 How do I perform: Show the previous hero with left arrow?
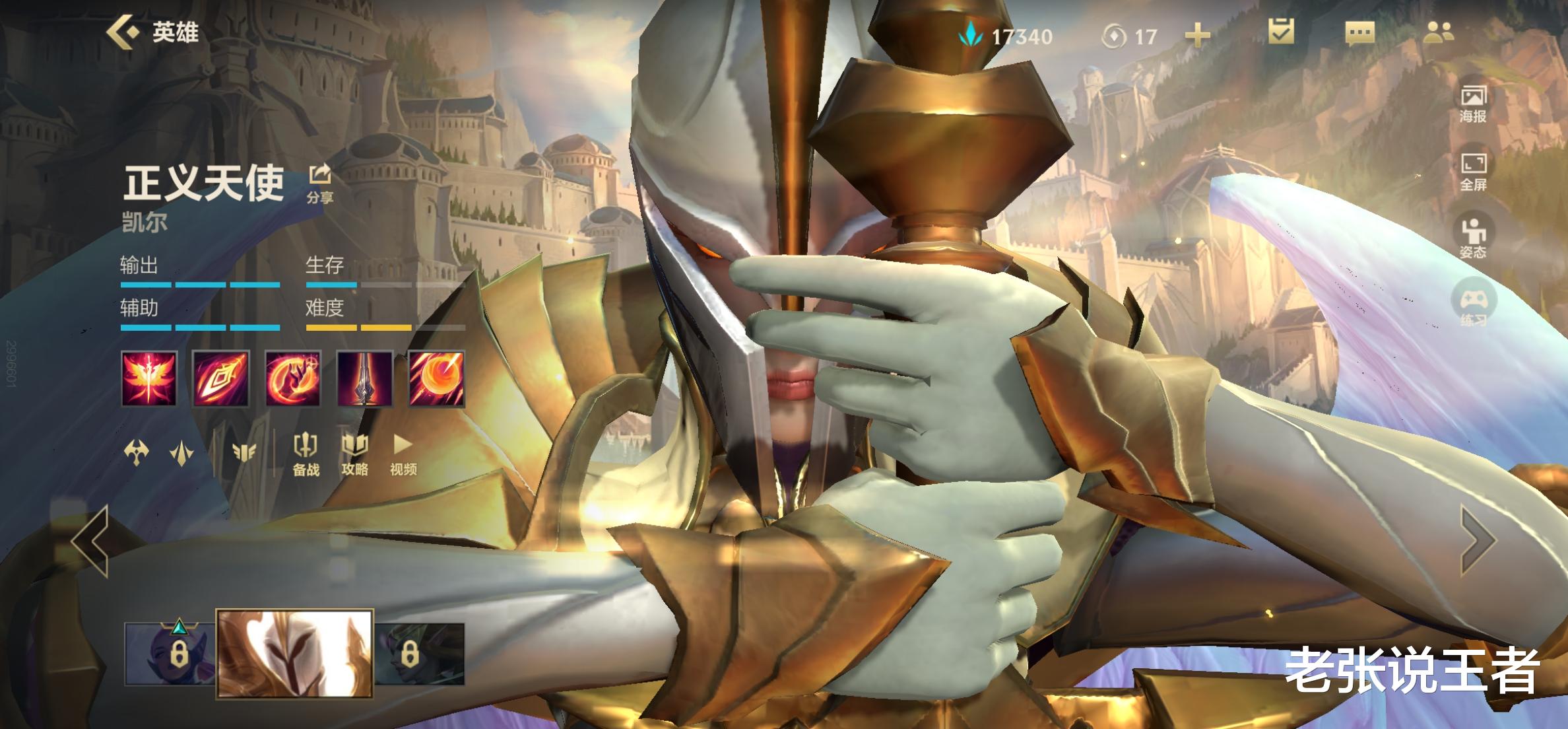click(91, 541)
